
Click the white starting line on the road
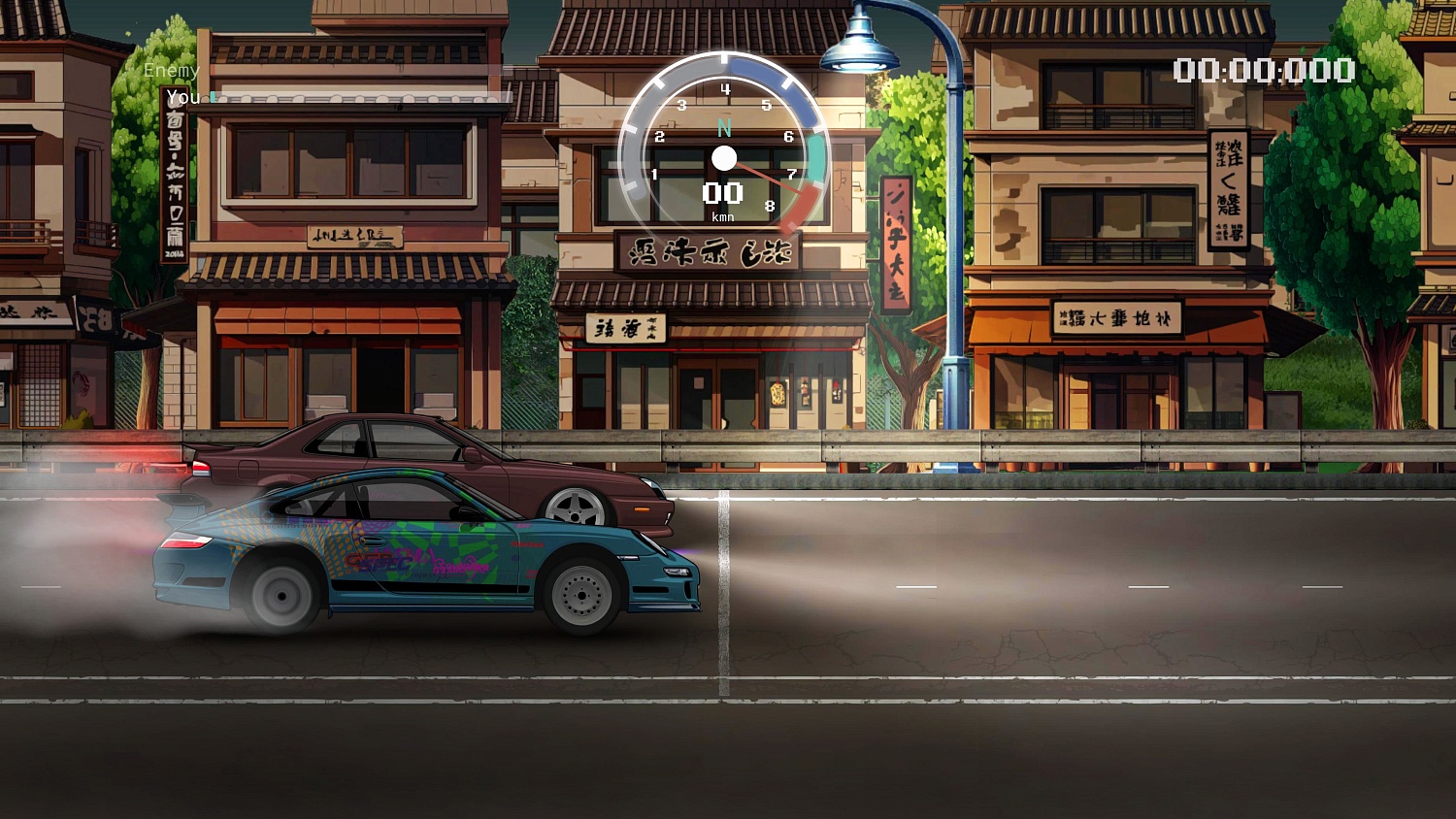722,602
